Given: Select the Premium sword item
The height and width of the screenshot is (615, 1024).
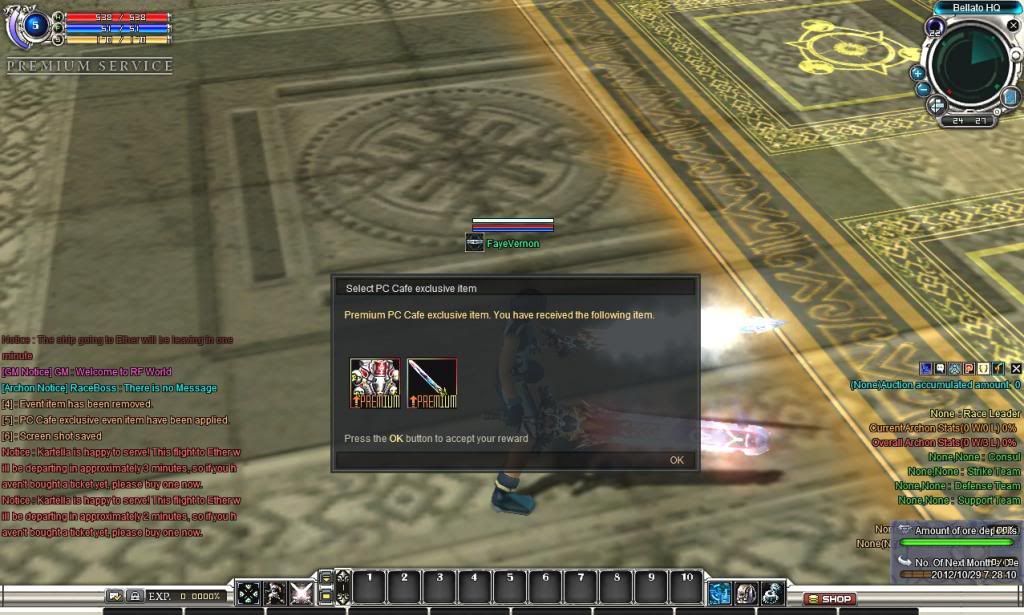Looking at the screenshot, I should pyautogui.click(x=432, y=383).
